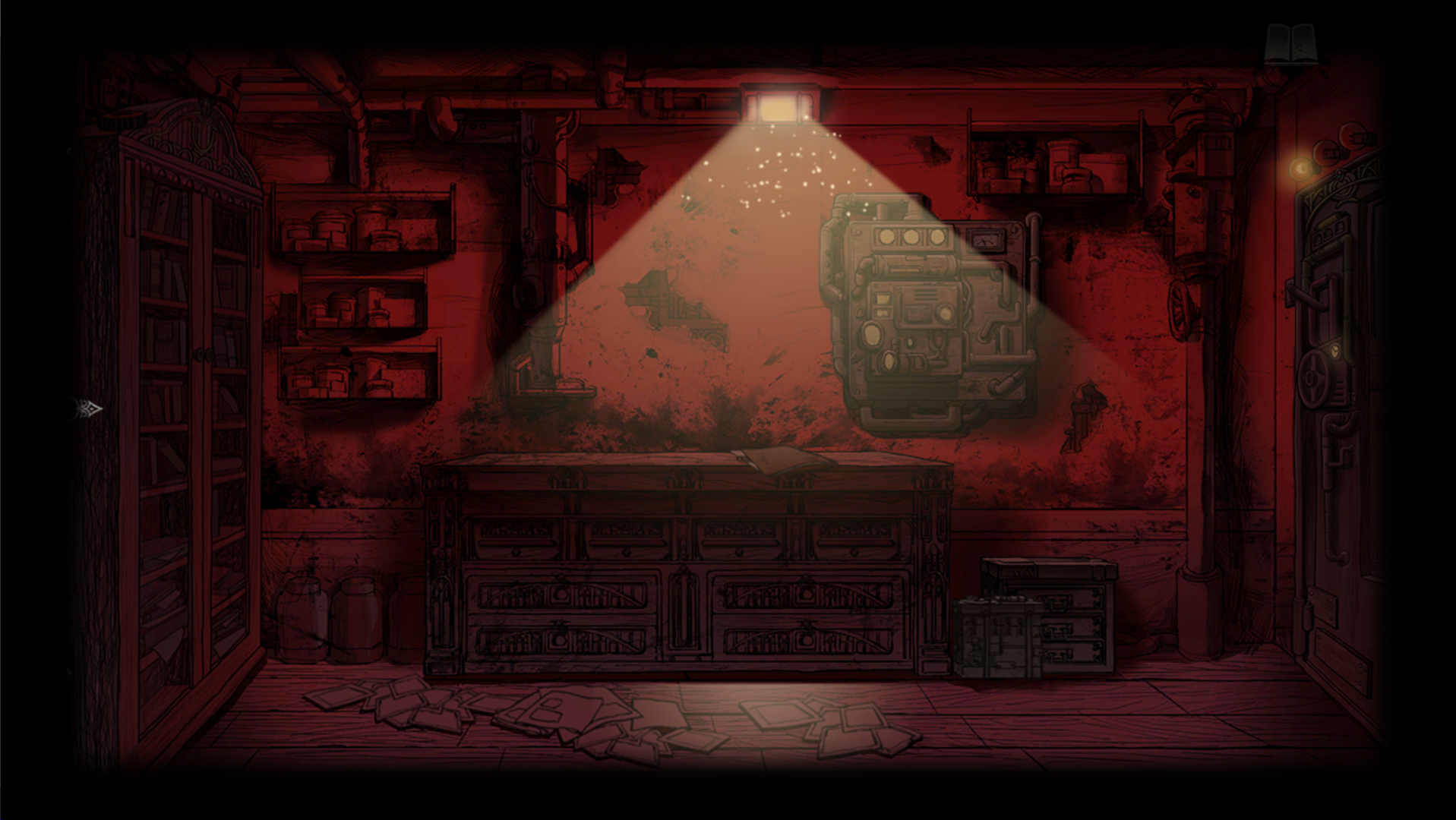This screenshot has width=1456, height=820.
Task: Select a canister on the upper right shelf
Action: (x=1063, y=161)
